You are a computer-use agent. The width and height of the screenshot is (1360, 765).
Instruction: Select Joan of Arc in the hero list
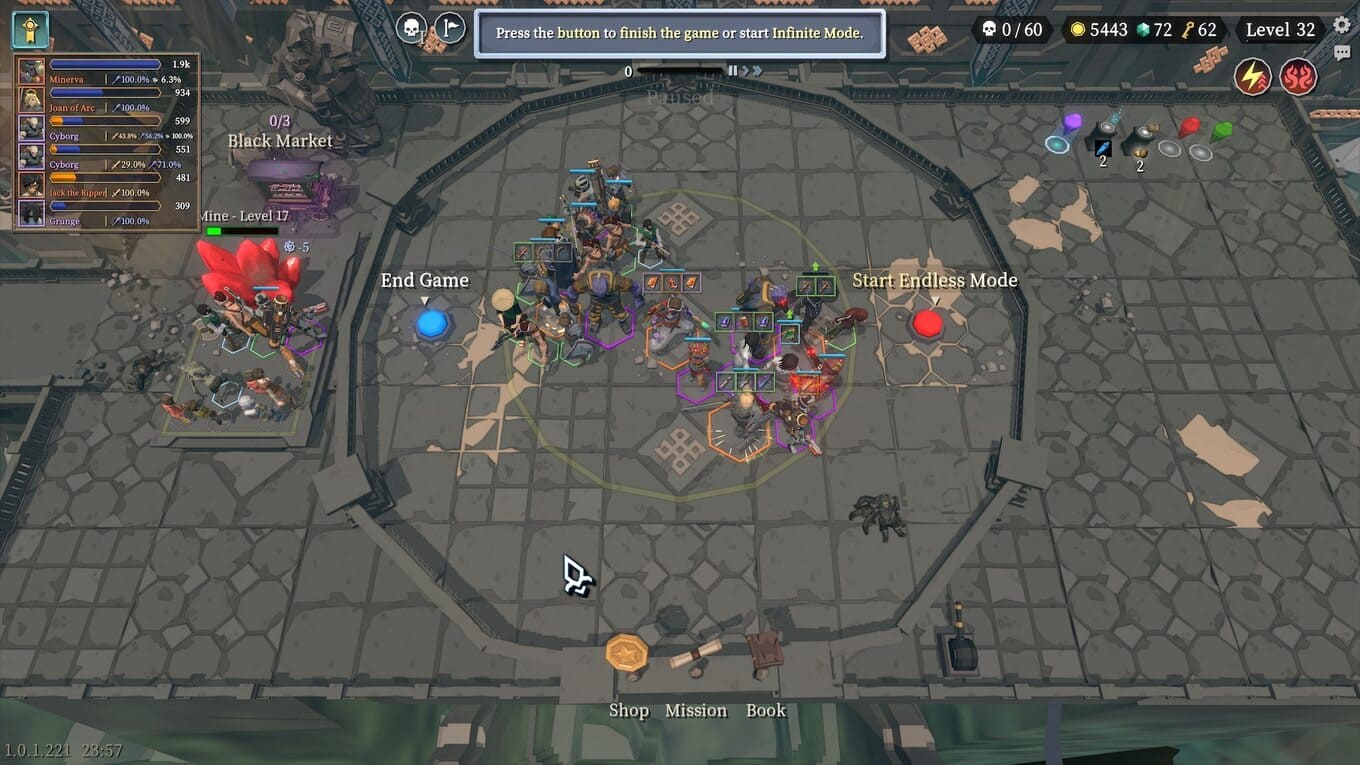click(x=105, y=100)
